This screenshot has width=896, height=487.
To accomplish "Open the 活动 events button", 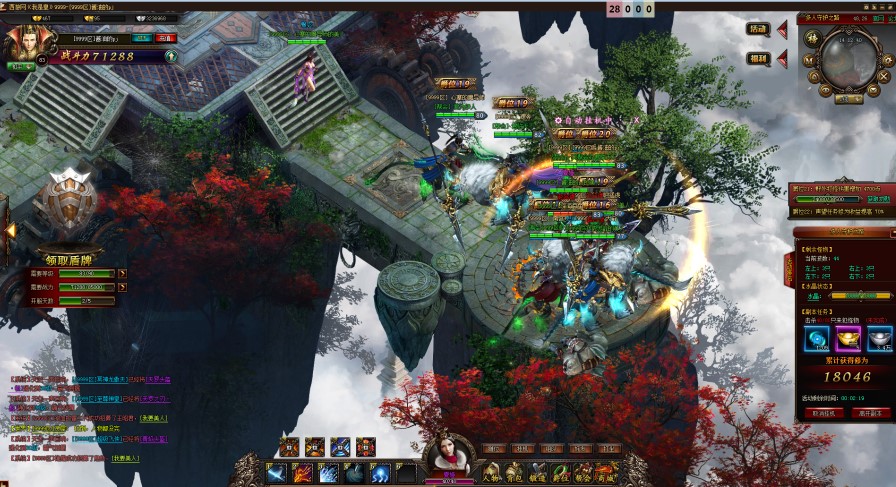I will coord(757,29).
